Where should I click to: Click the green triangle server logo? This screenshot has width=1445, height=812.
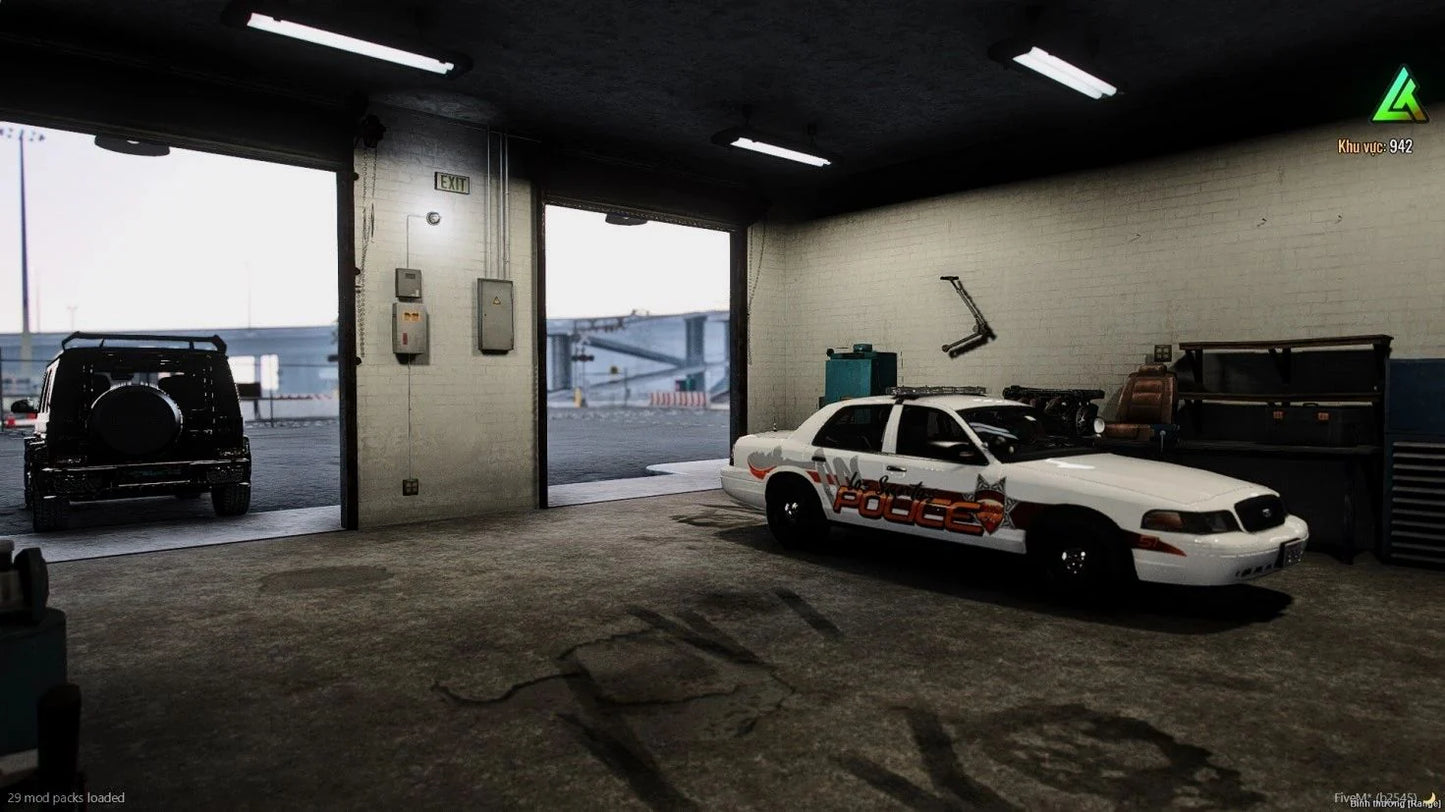tap(1399, 97)
